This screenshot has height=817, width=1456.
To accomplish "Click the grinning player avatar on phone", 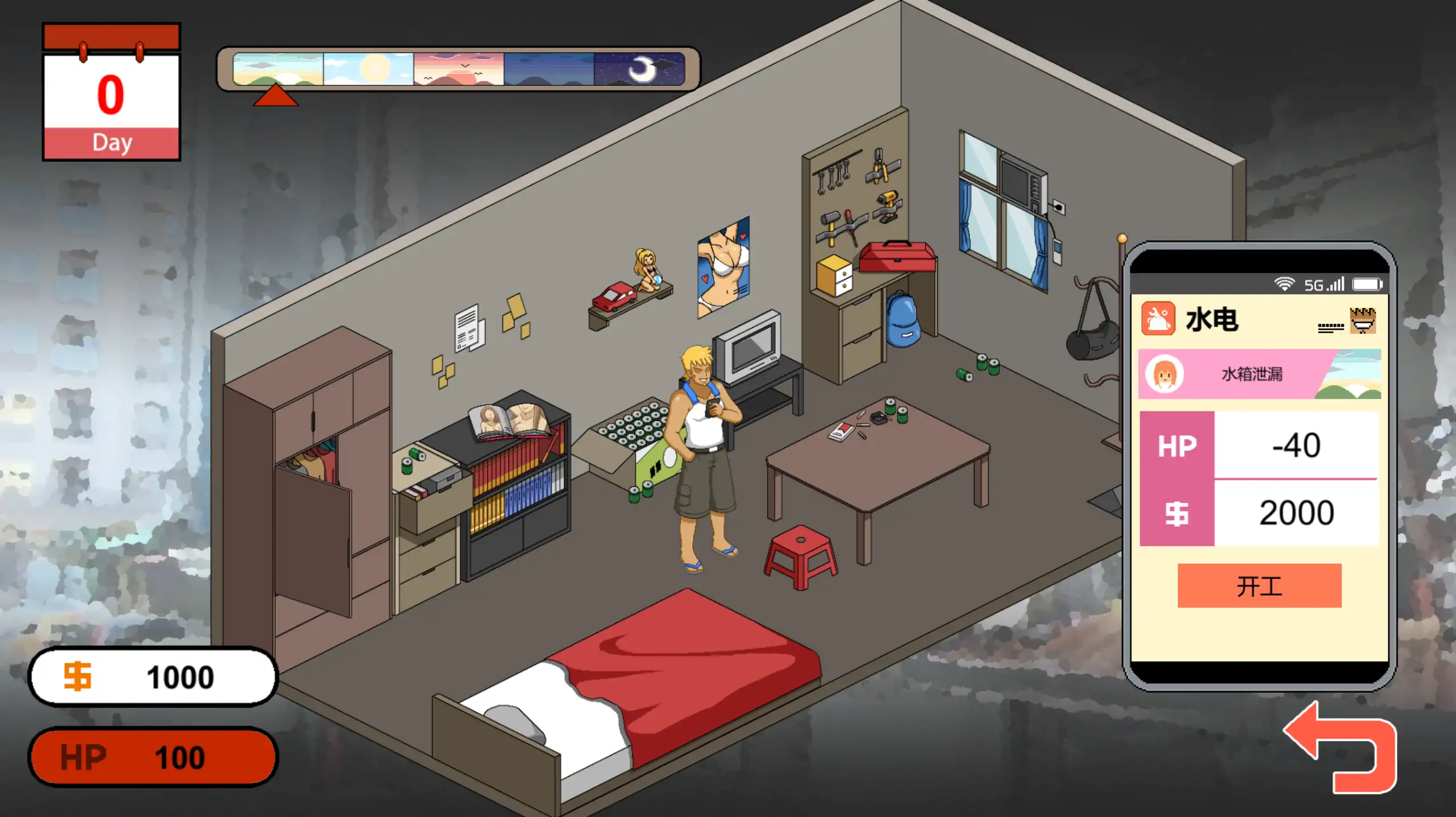I will (x=1362, y=320).
